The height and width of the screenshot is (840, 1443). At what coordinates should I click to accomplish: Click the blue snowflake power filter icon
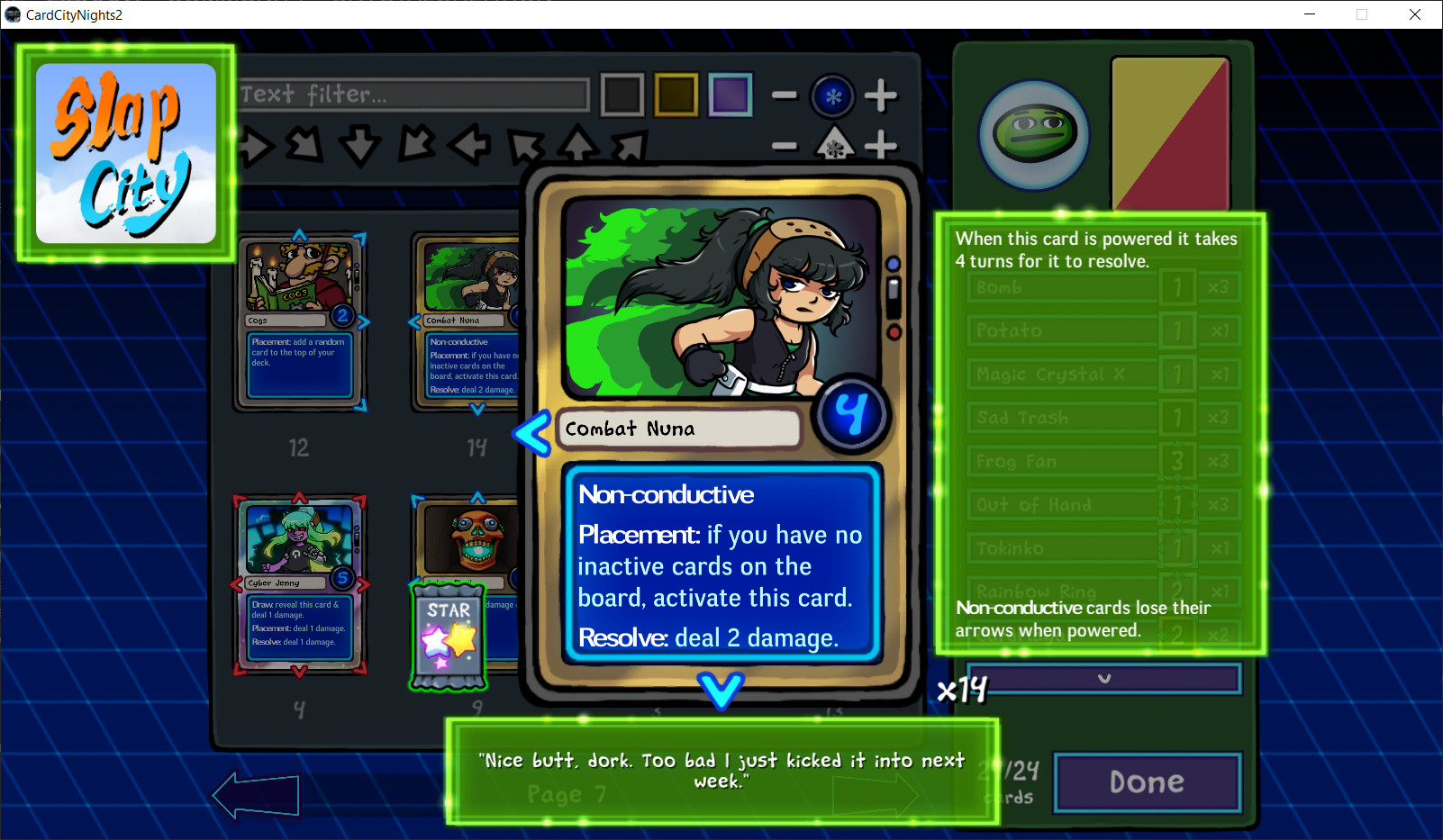coord(832,95)
